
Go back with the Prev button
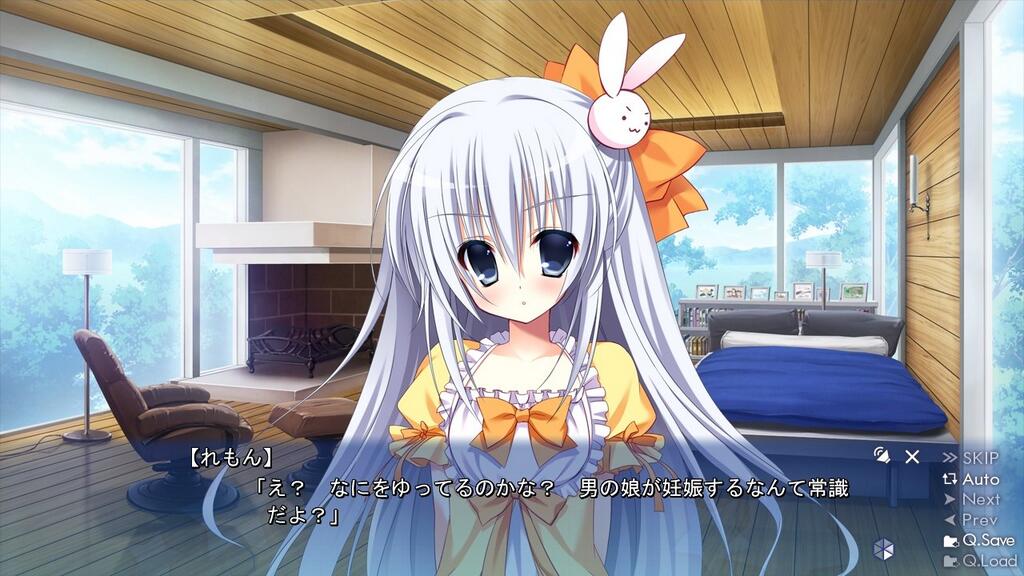[971, 520]
